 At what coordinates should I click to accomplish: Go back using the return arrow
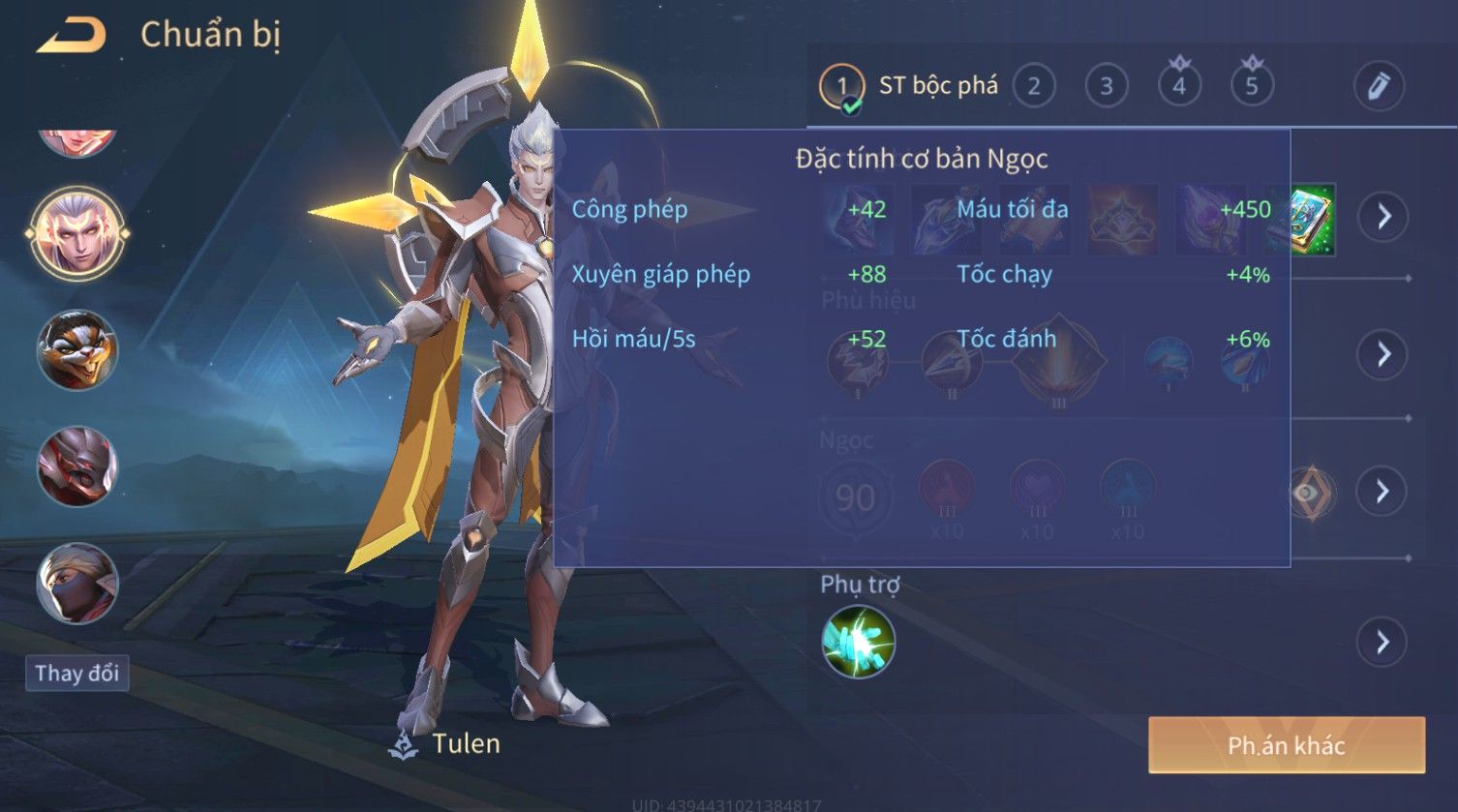tap(71, 36)
